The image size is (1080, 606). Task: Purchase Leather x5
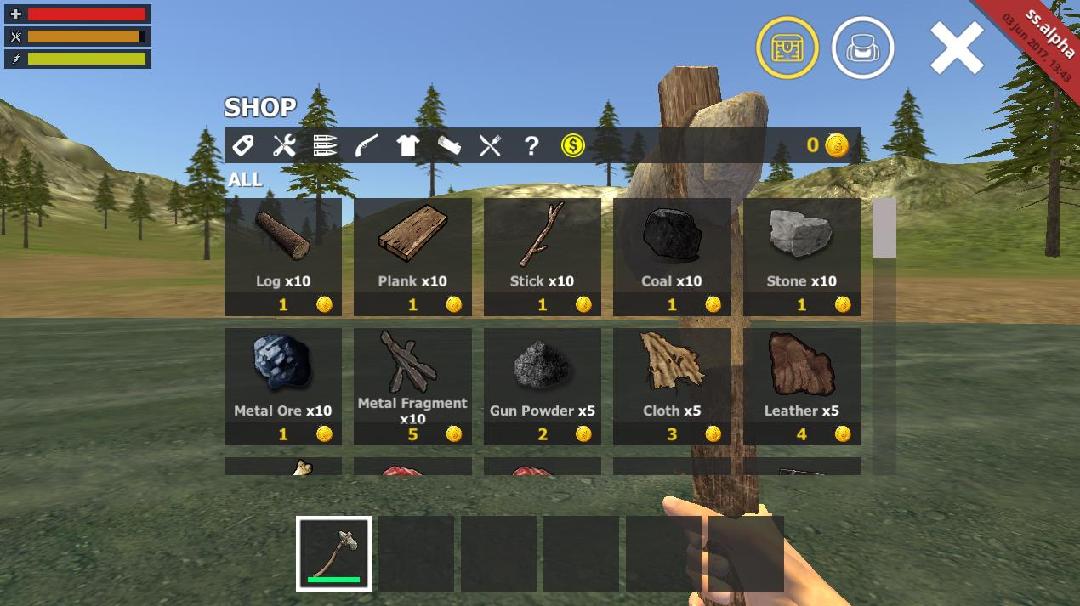[x=801, y=386]
